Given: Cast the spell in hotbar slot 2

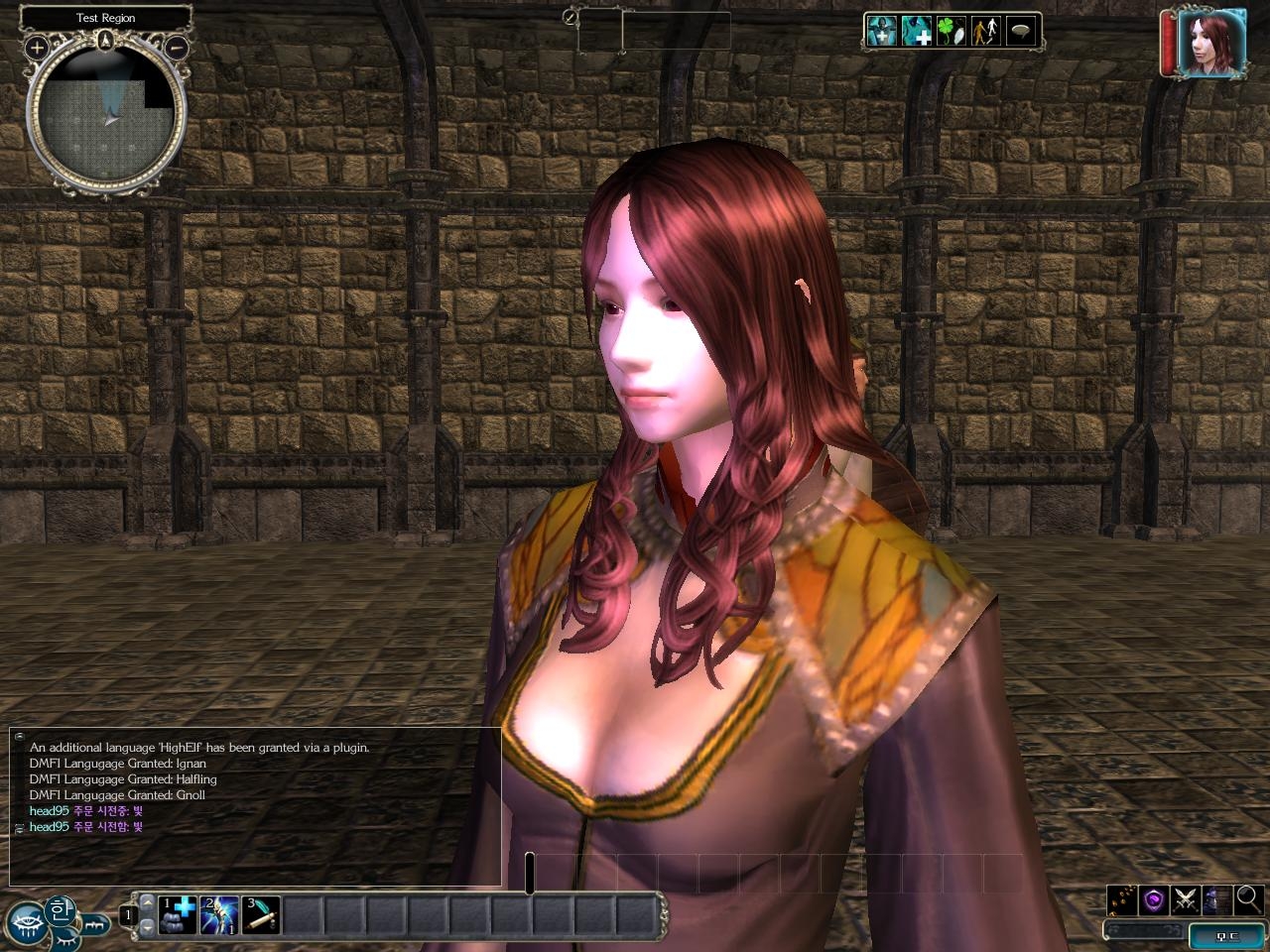Looking at the screenshot, I should click(219, 914).
